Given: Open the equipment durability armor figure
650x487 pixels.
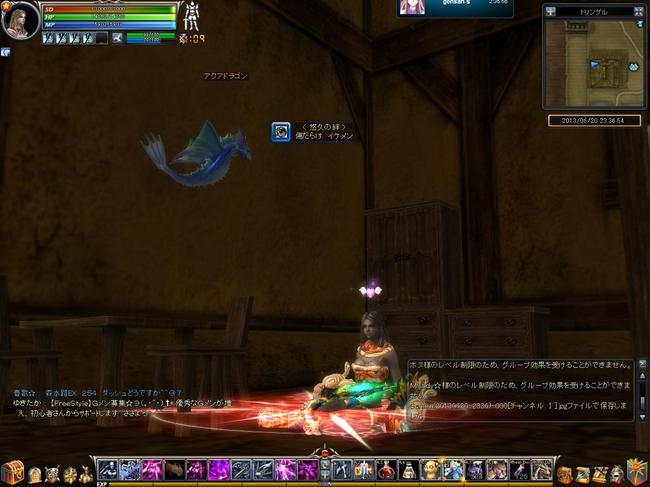Looking at the screenshot, I should [x=191, y=17].
